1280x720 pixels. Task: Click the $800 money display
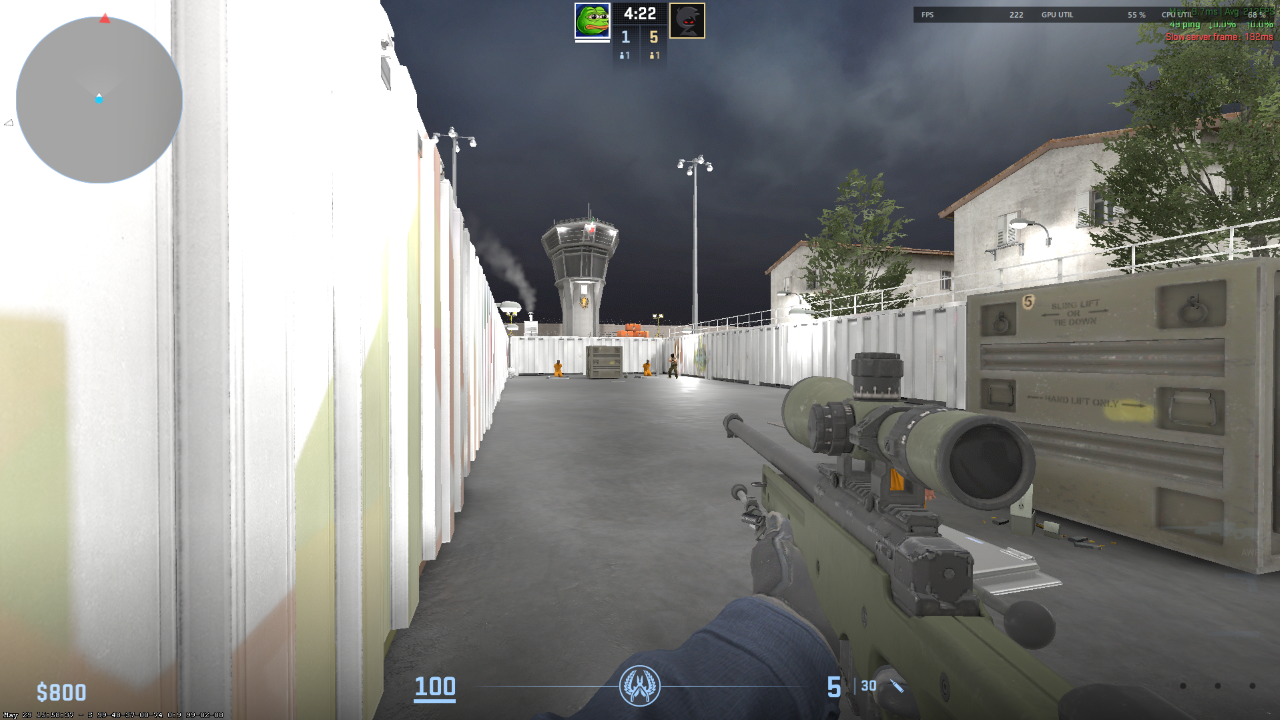point(59,691)
